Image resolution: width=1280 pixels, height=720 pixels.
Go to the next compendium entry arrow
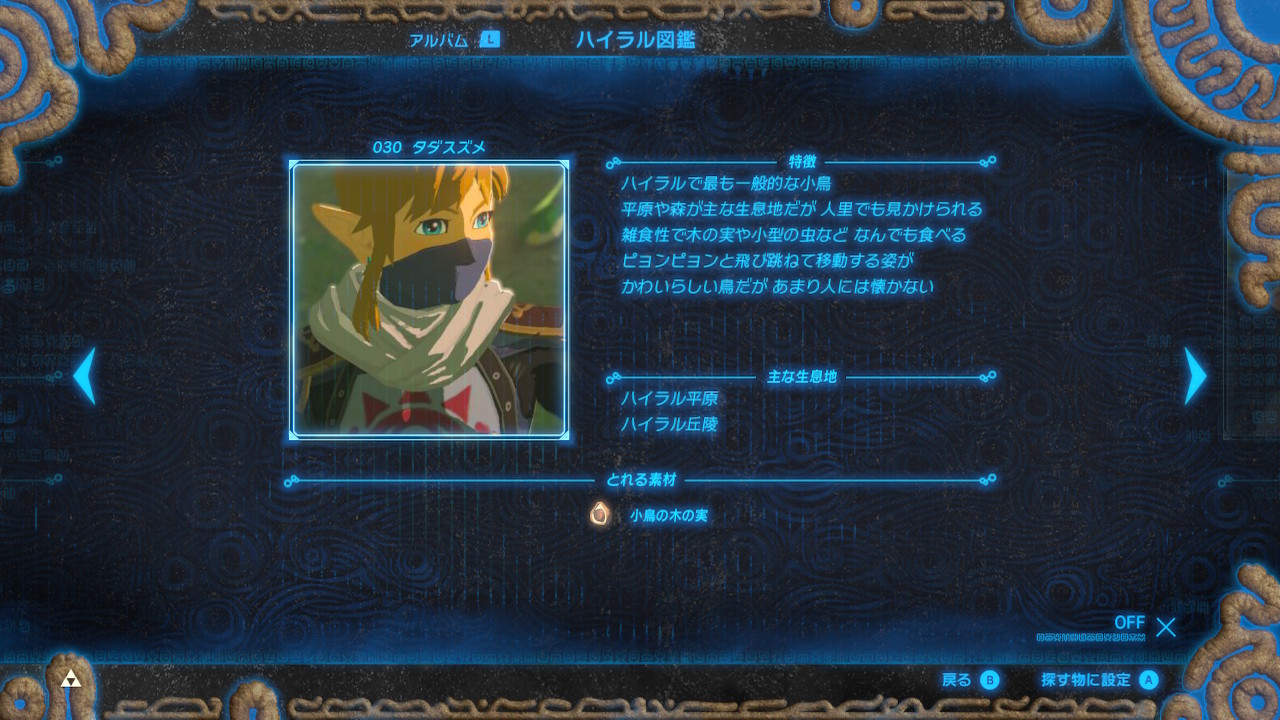1195,376
